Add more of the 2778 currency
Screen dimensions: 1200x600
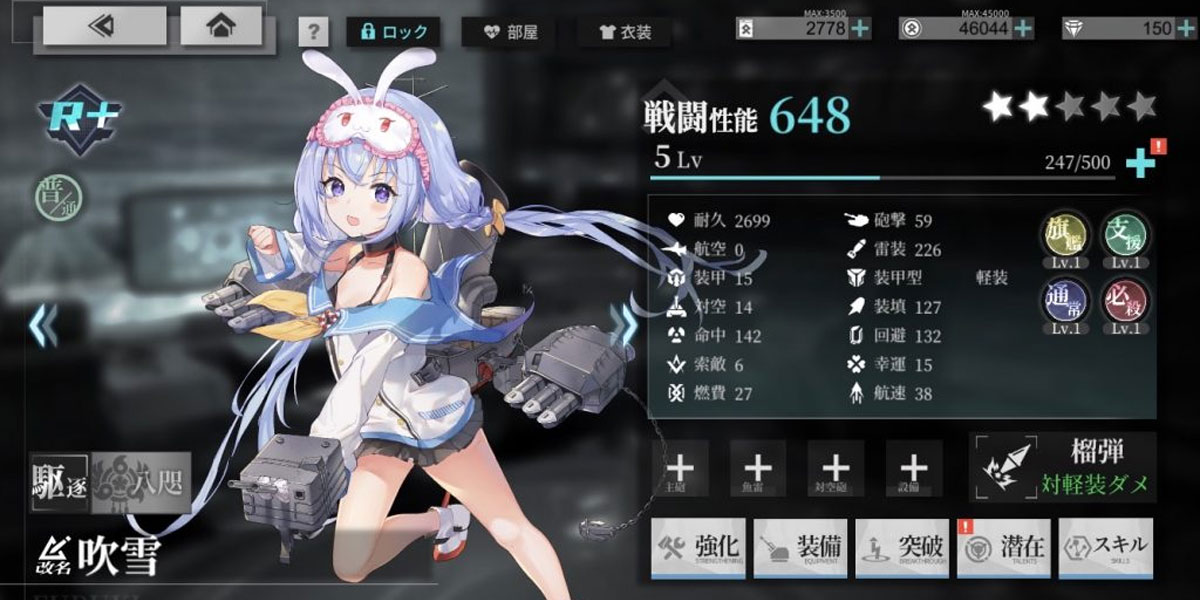860,29
